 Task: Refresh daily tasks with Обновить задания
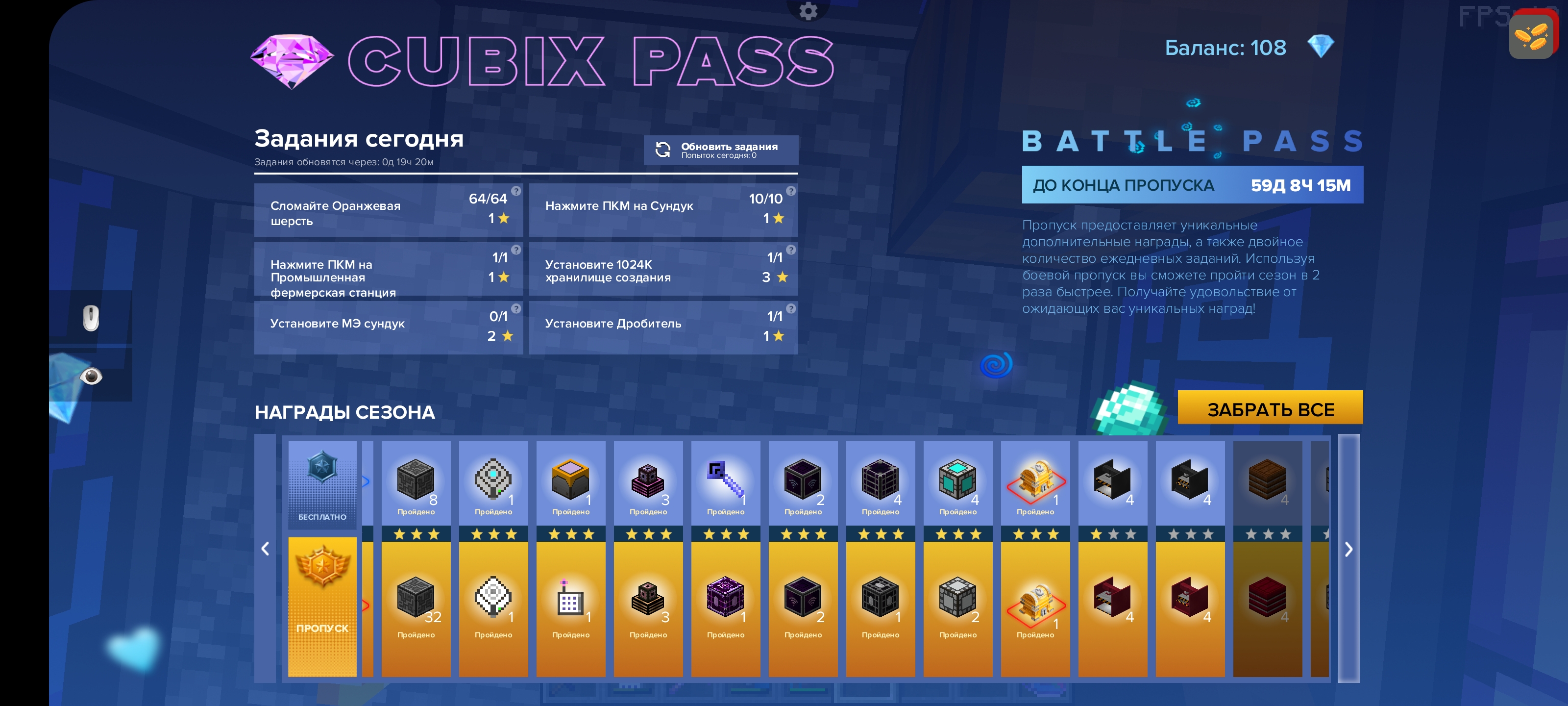[x=721, y=150]
